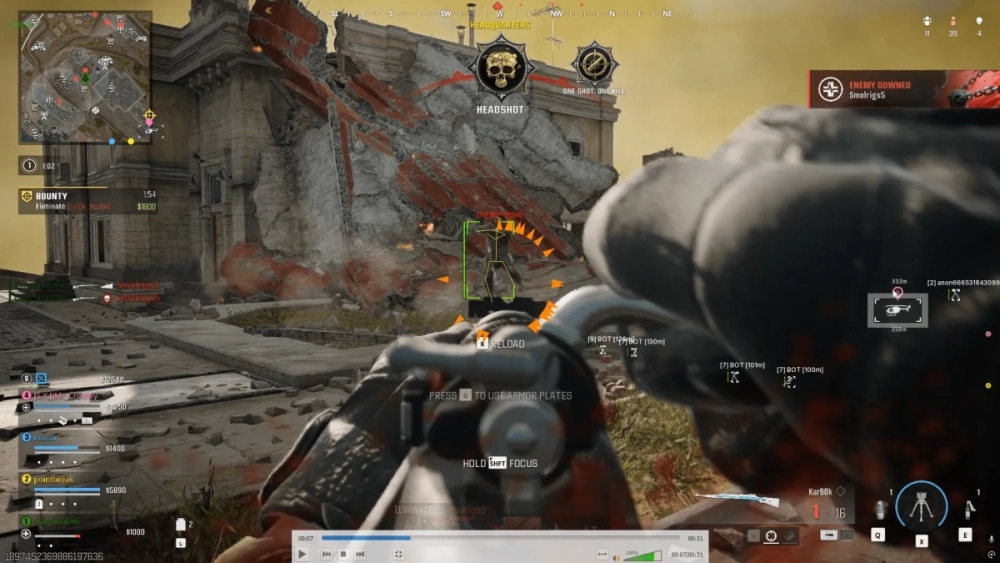The width and height of the screenshot is (1000, 563).
Task: Toggle fullscreen in the video player
Action: pyautogui.click(x=399, y=554)
